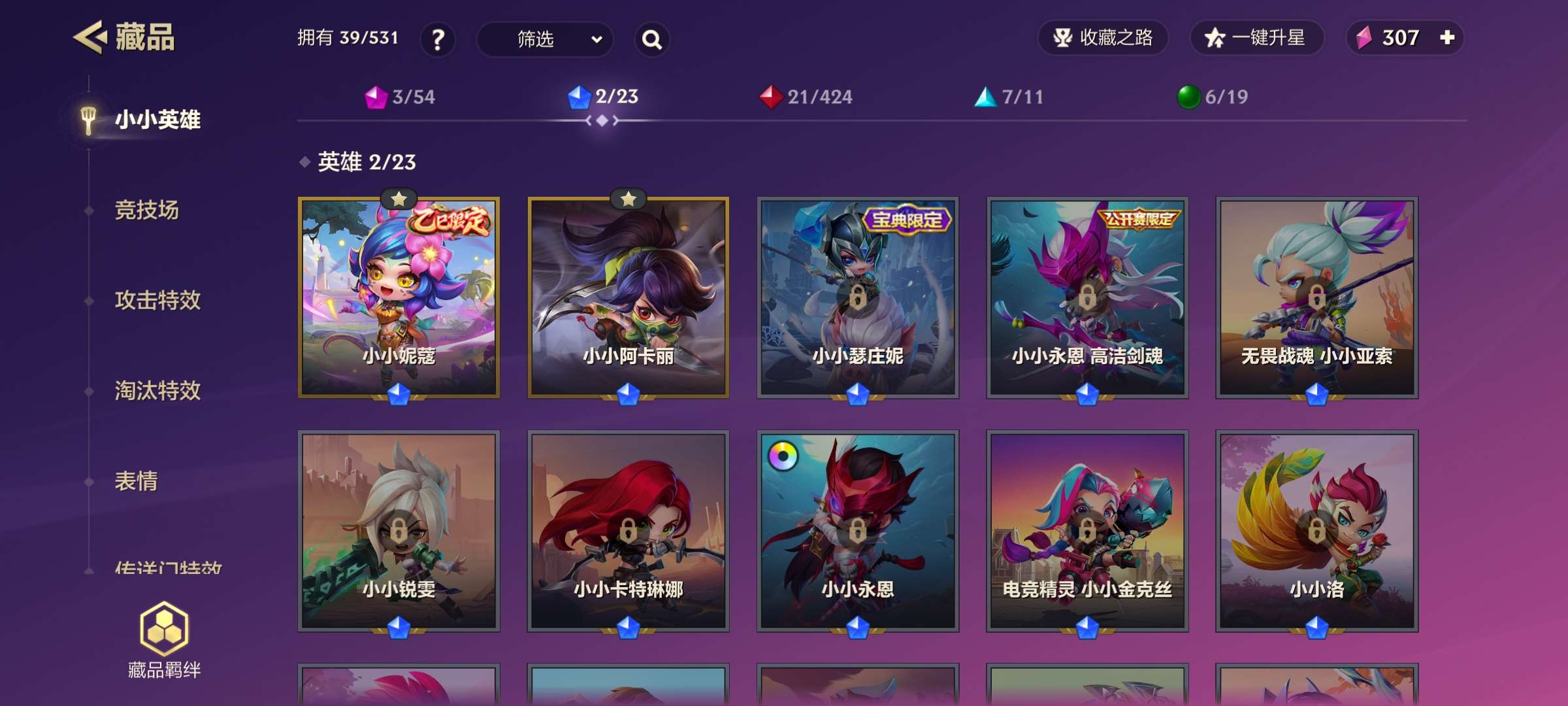This screenshot has width=1568, height=706.
Task: Switch to the green orb 6/19 tab
Action: click(x=1212, y=97)
